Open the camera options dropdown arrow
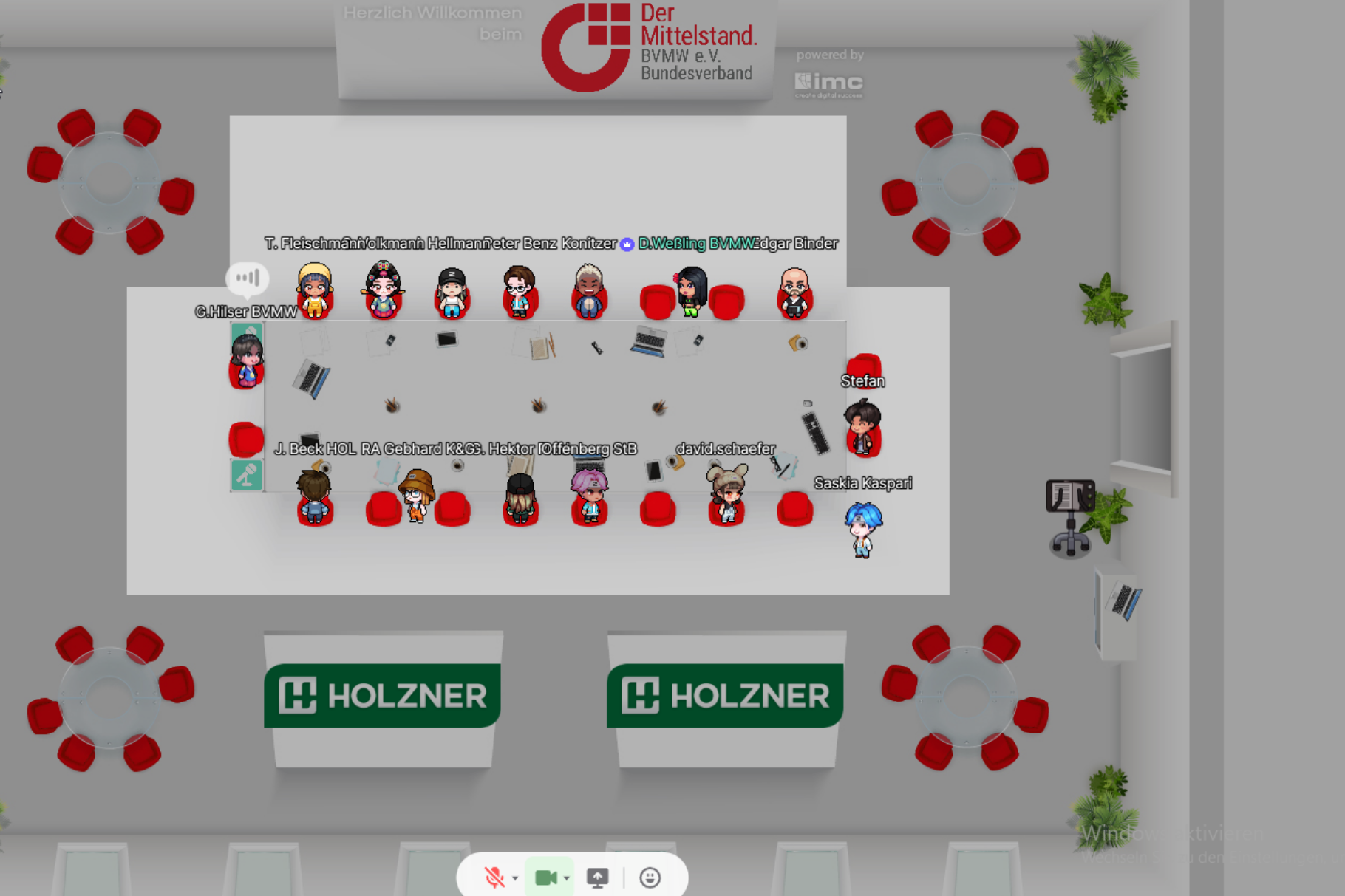1345x896 pixels. [x=567, y=878]
